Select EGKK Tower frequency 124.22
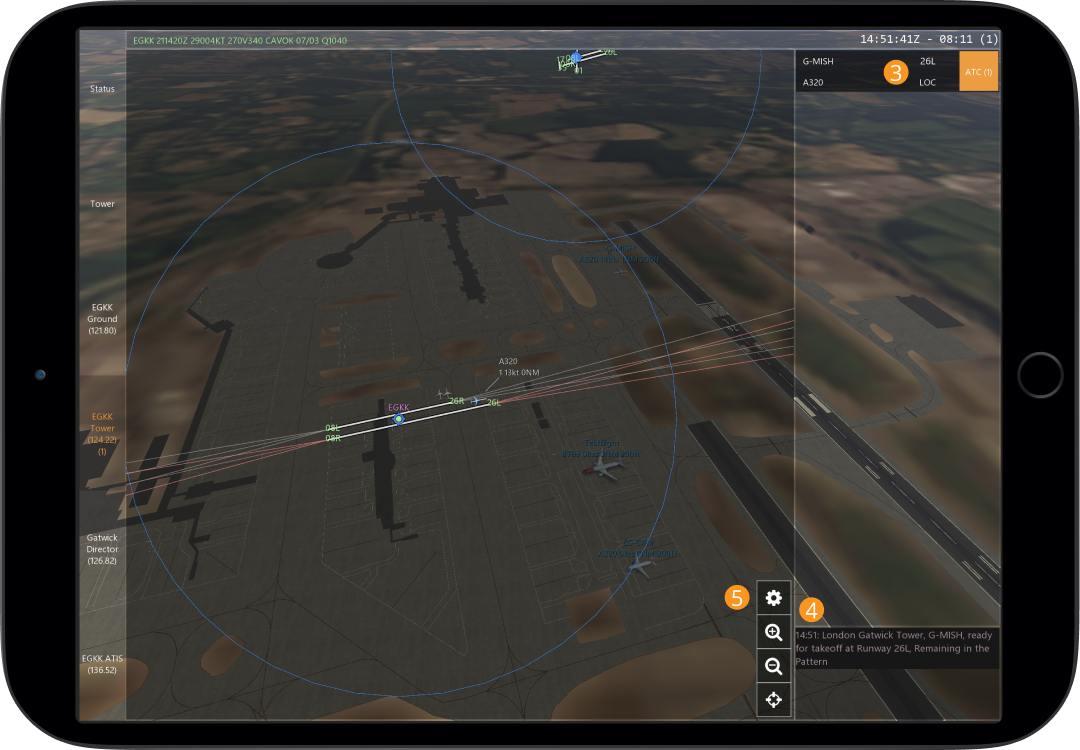Screen dimensions: 1080x750 click(102, 434)
